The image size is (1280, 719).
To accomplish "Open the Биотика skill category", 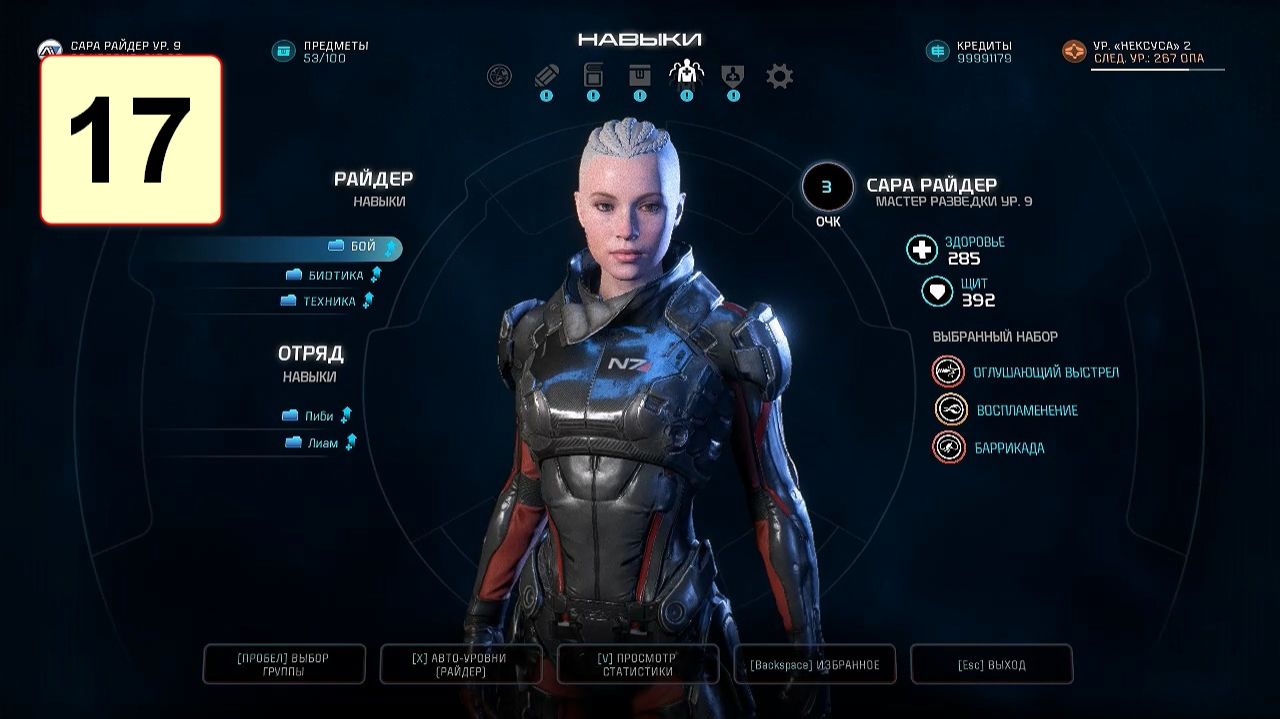I will click(336, 275).
